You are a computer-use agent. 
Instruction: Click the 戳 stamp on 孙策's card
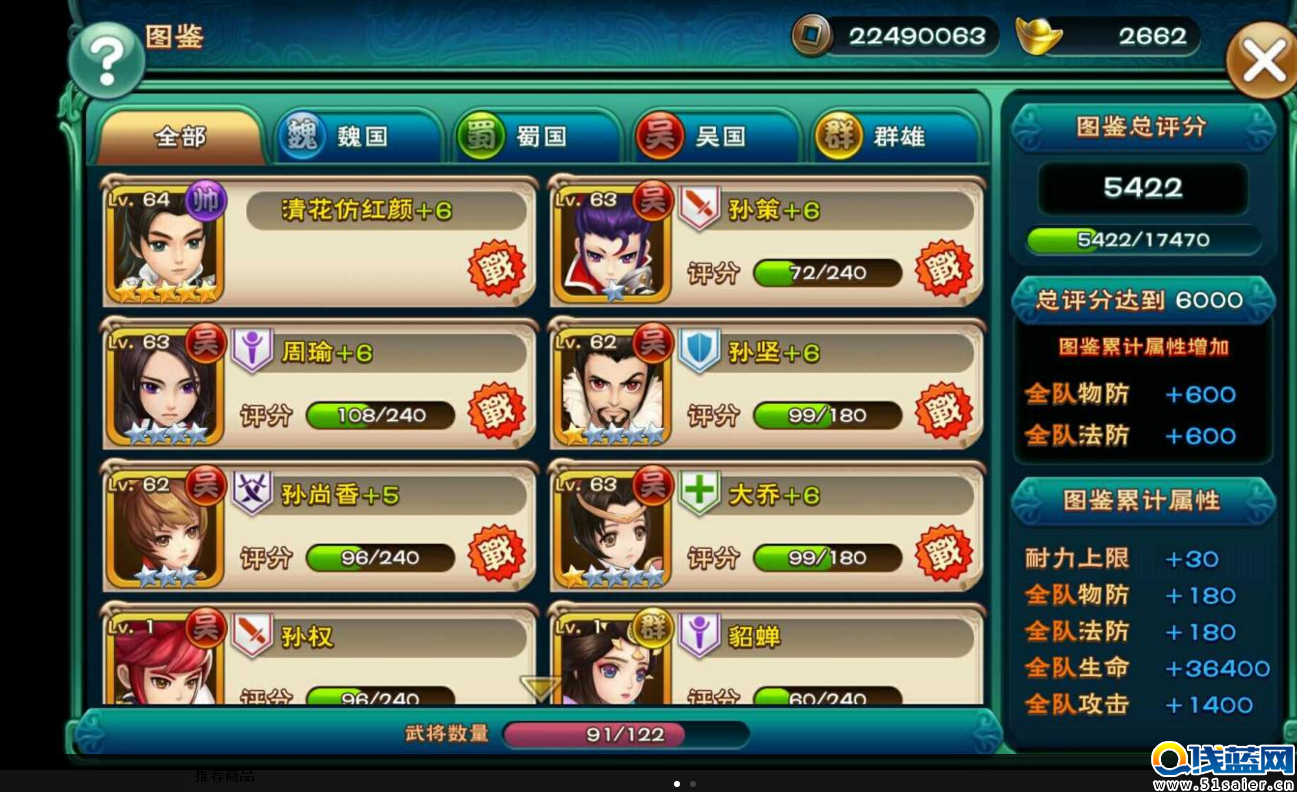[943, 267]
